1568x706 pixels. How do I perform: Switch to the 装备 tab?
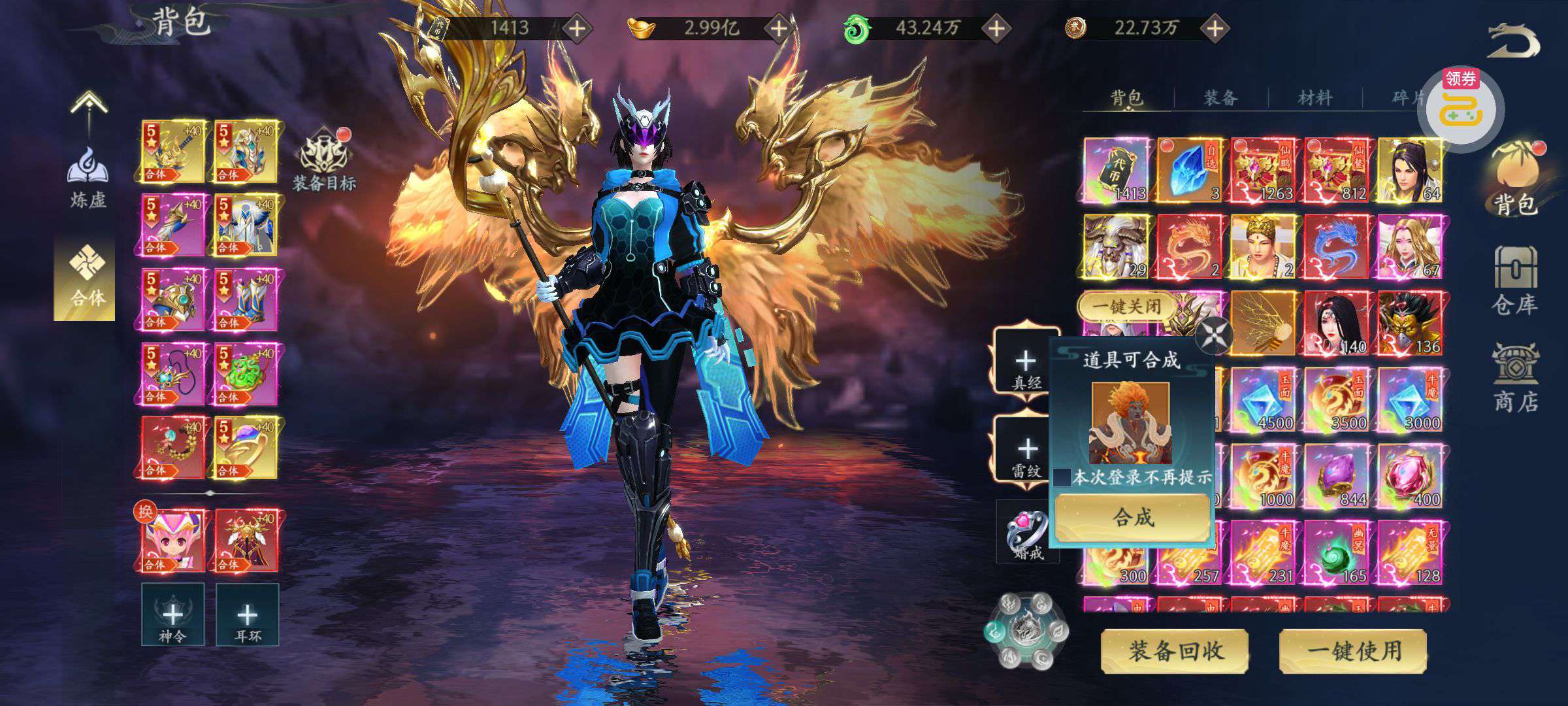click(x=1220, y=98)
